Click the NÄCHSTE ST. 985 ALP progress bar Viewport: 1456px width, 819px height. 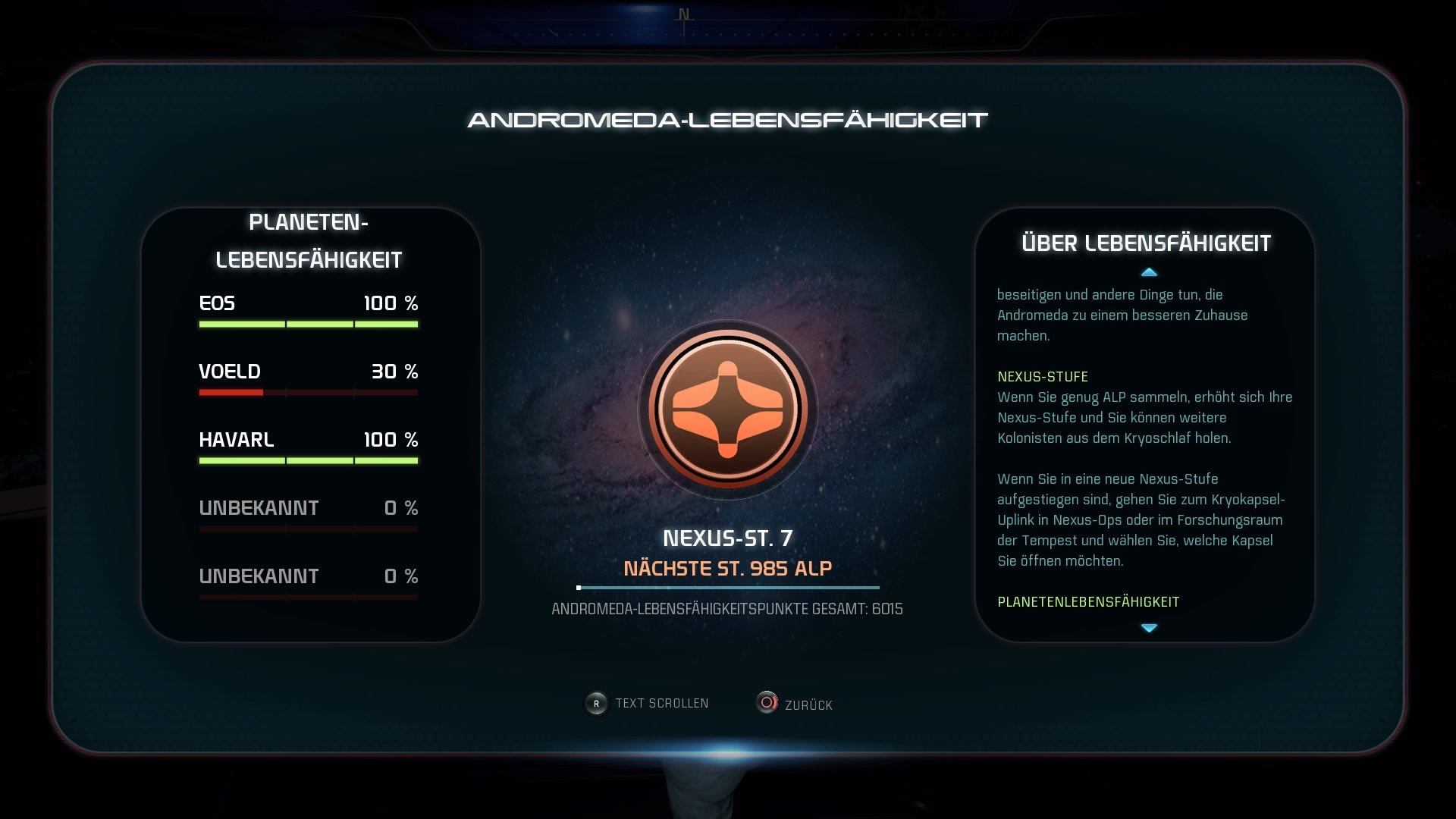click(x=727, y=586)
